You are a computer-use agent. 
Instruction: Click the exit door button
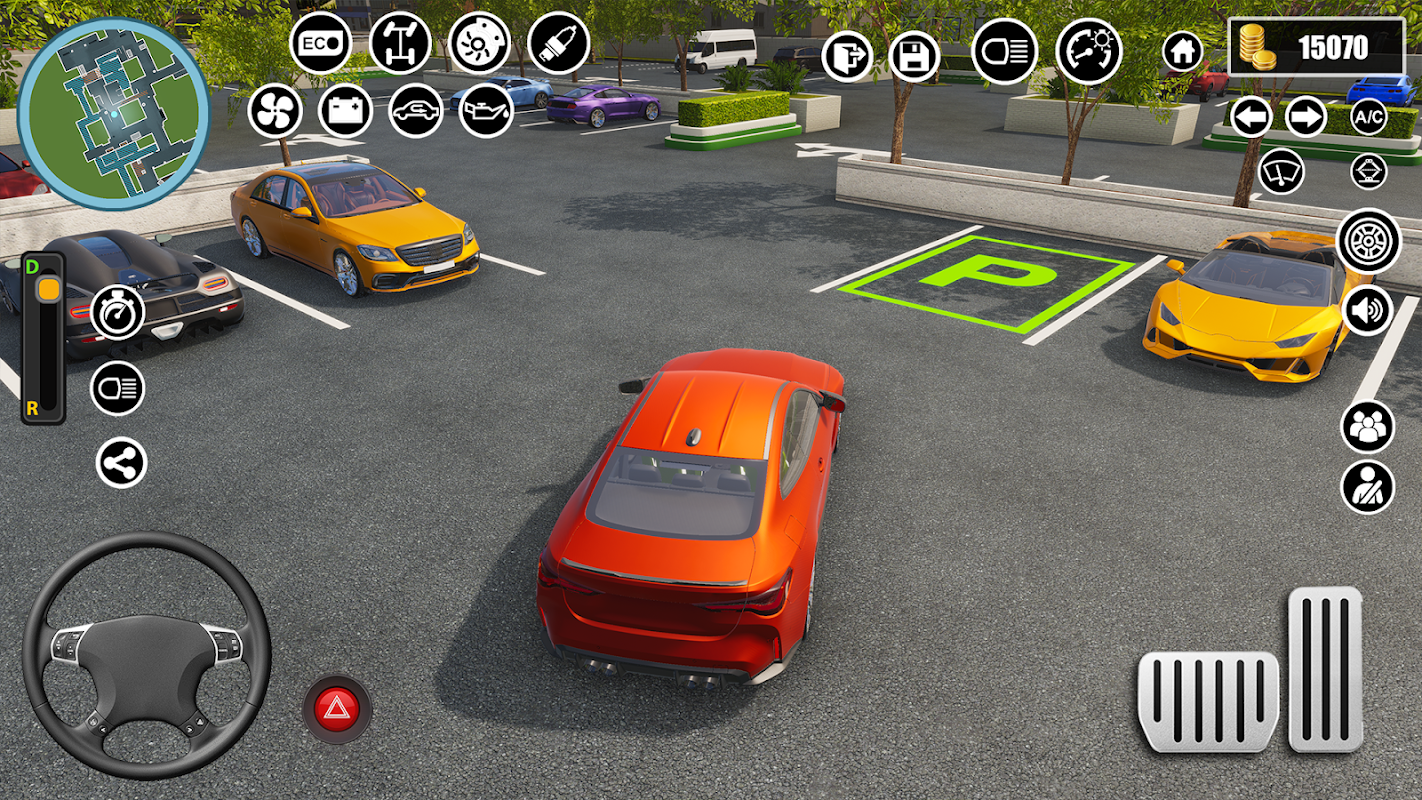(x=847, y=56)
